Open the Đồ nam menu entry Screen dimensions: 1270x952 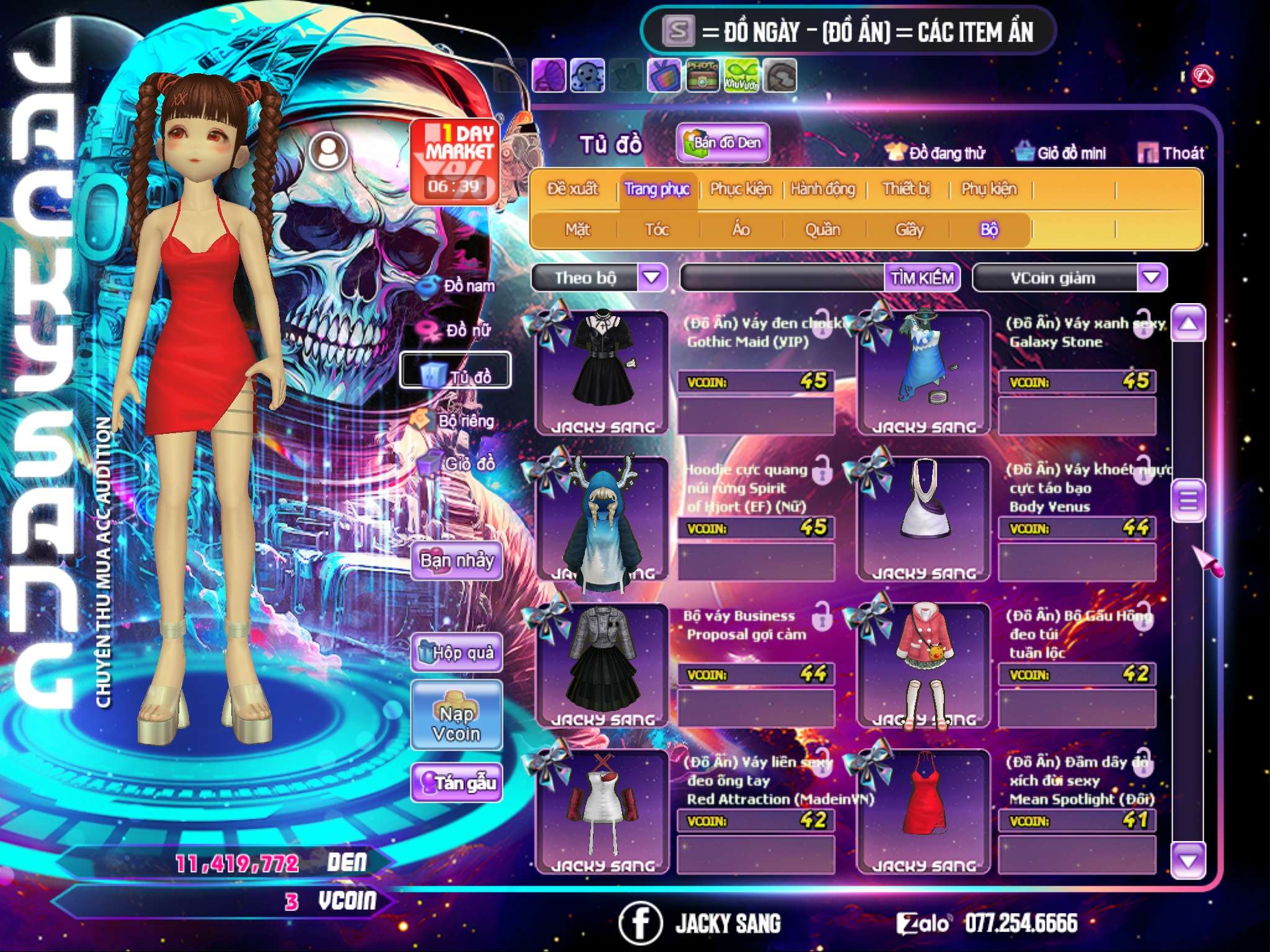pyautogui.click(x=458, y=286)
